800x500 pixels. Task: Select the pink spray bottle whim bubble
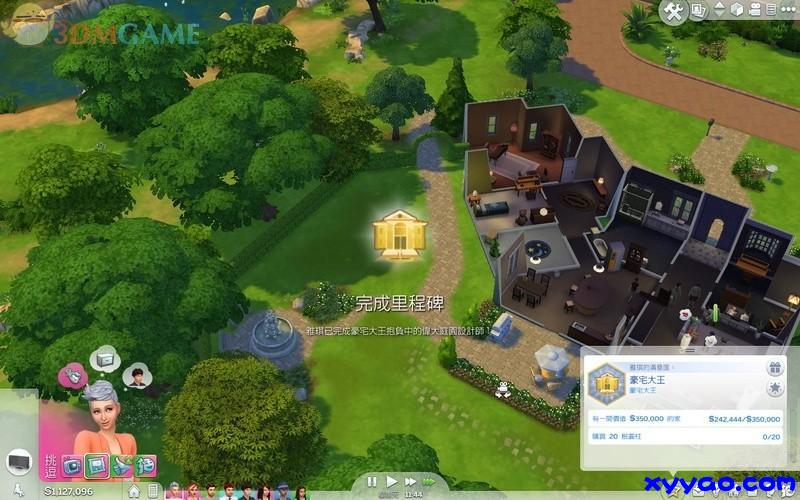73,375
